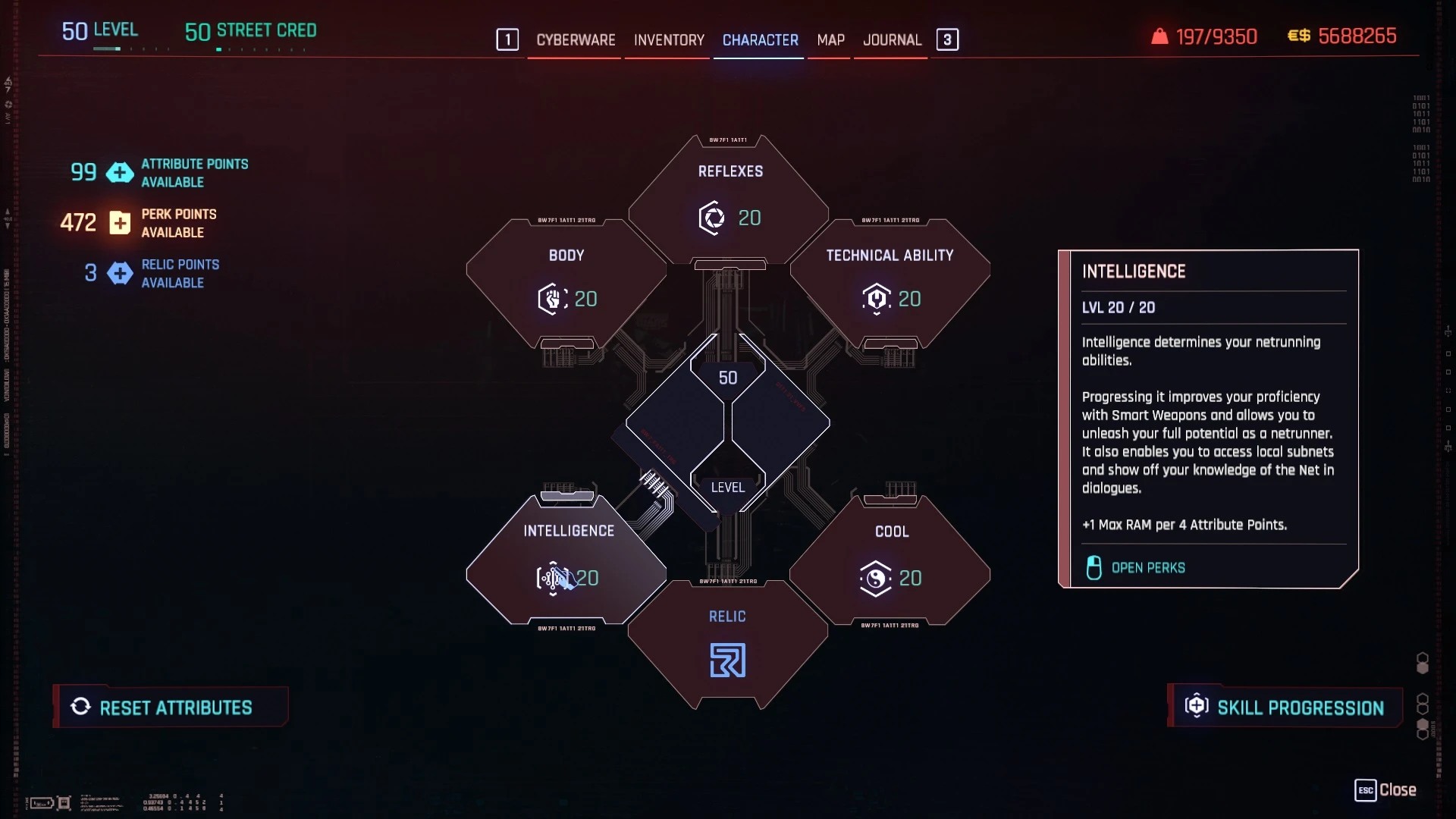The width and height of the screenshot is (1456, 819).
Task: Select the Character tab
Action: tap(760, 40)
